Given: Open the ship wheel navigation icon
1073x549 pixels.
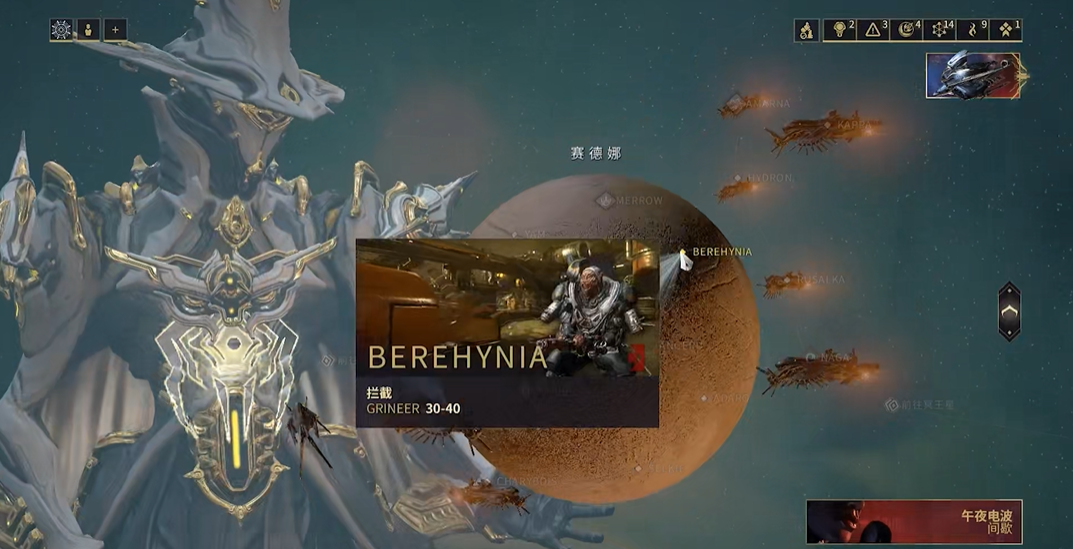Looking at the screenshot, I should click(61, 30).
